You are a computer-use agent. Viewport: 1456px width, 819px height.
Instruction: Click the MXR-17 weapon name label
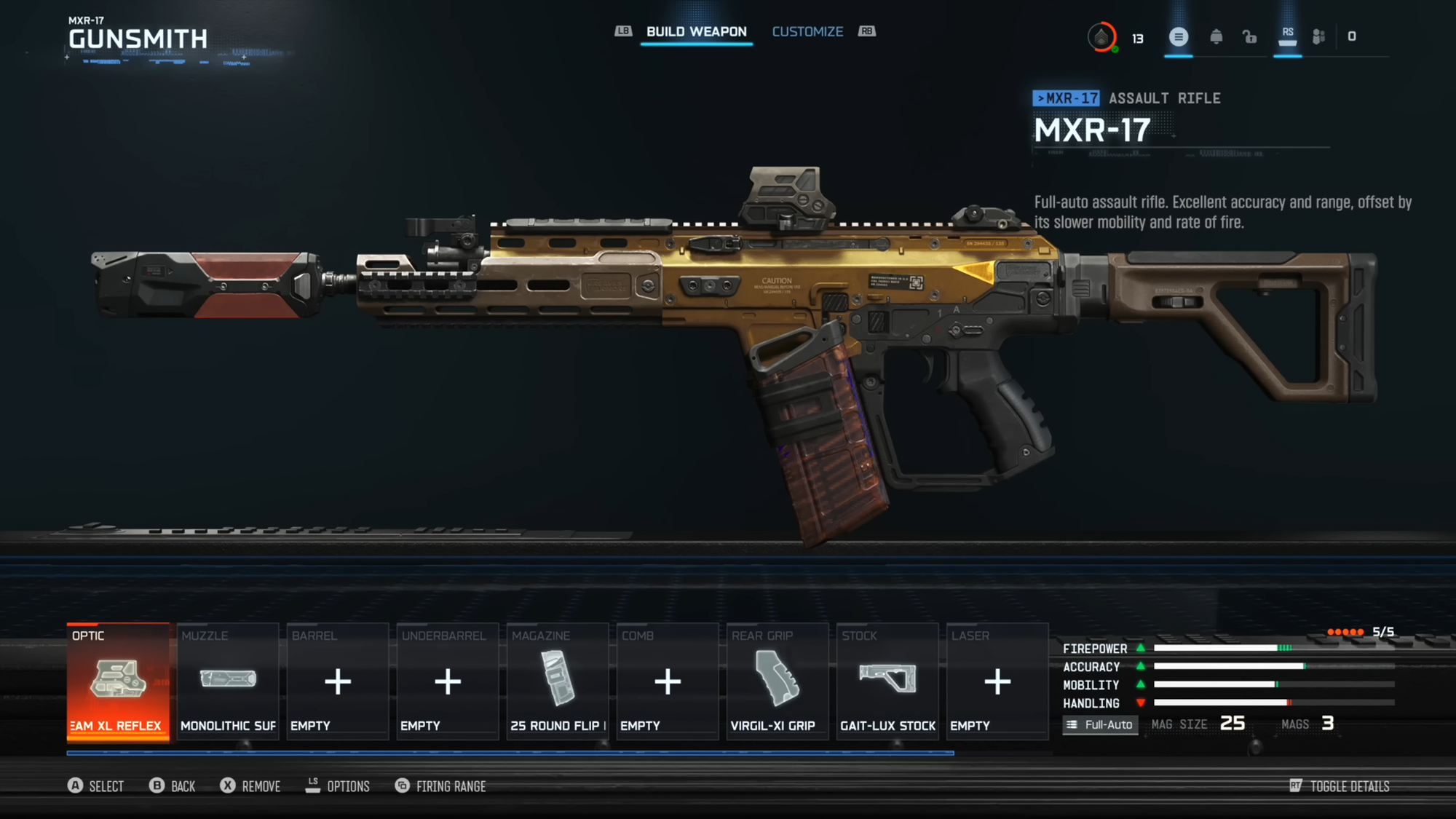click(1091, 131)
